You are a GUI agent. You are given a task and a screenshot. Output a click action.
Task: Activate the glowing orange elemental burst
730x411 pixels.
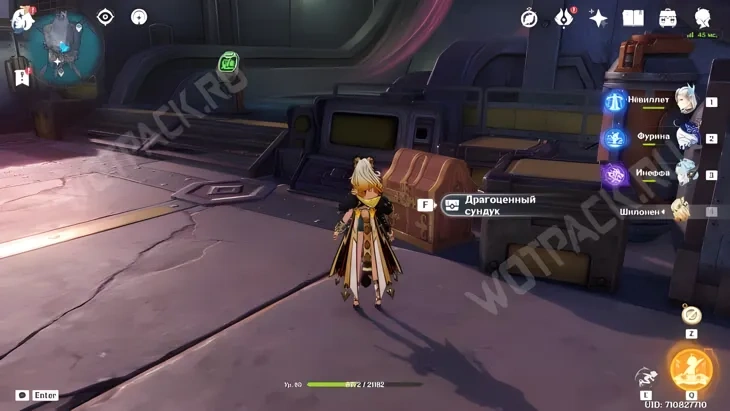click(x=689, y=369)
